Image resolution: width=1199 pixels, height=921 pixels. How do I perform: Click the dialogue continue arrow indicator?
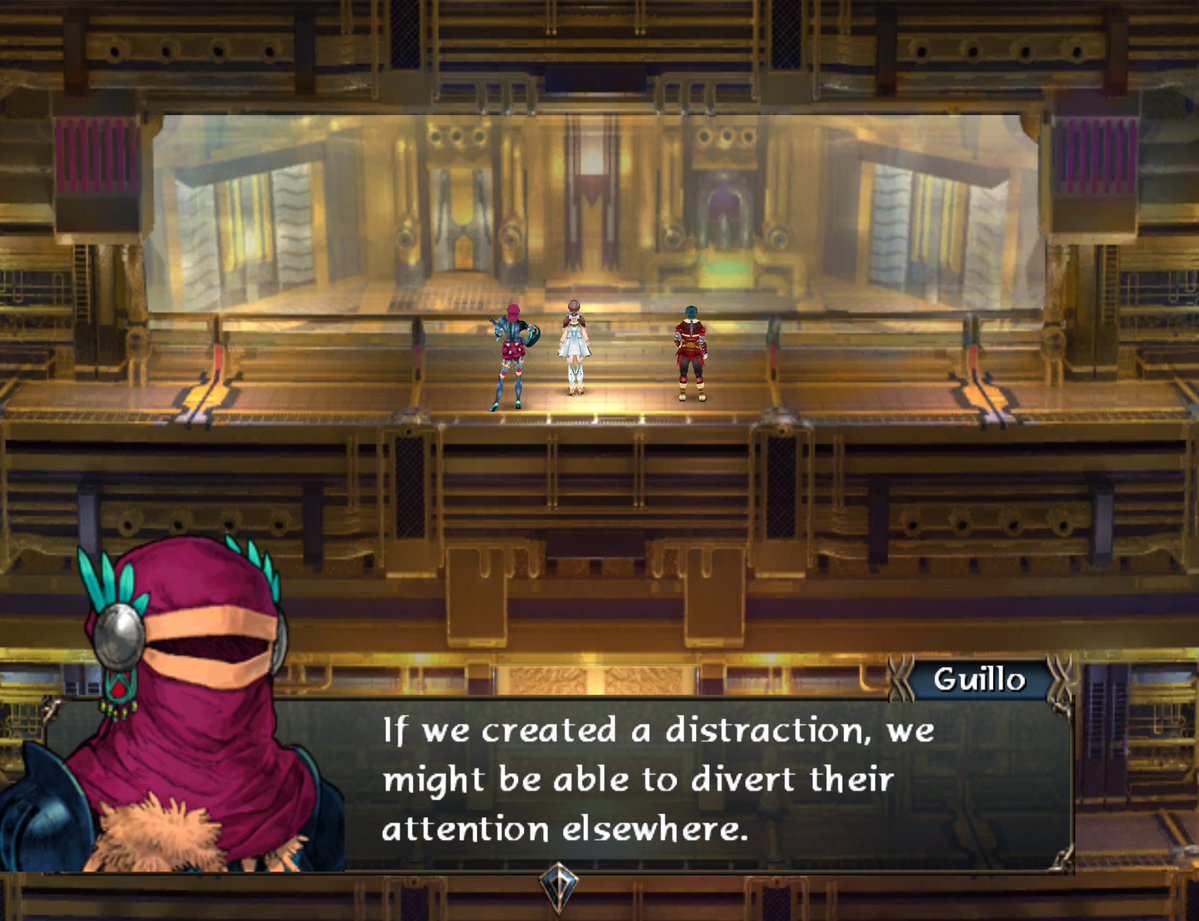tap(557, 886)
